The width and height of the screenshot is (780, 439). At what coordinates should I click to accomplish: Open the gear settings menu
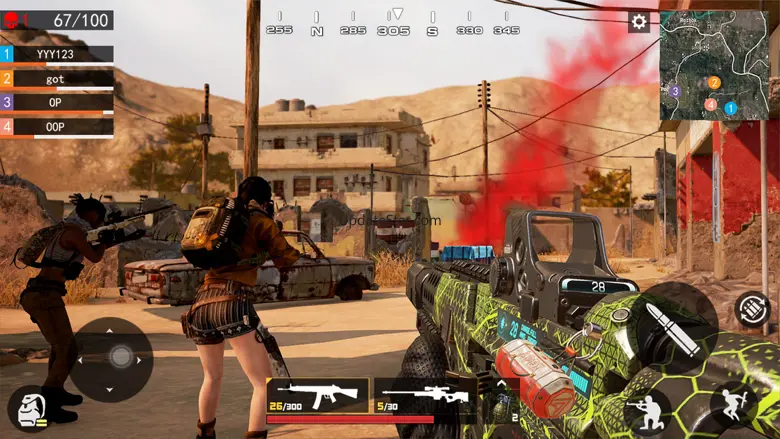click(639, 22)
